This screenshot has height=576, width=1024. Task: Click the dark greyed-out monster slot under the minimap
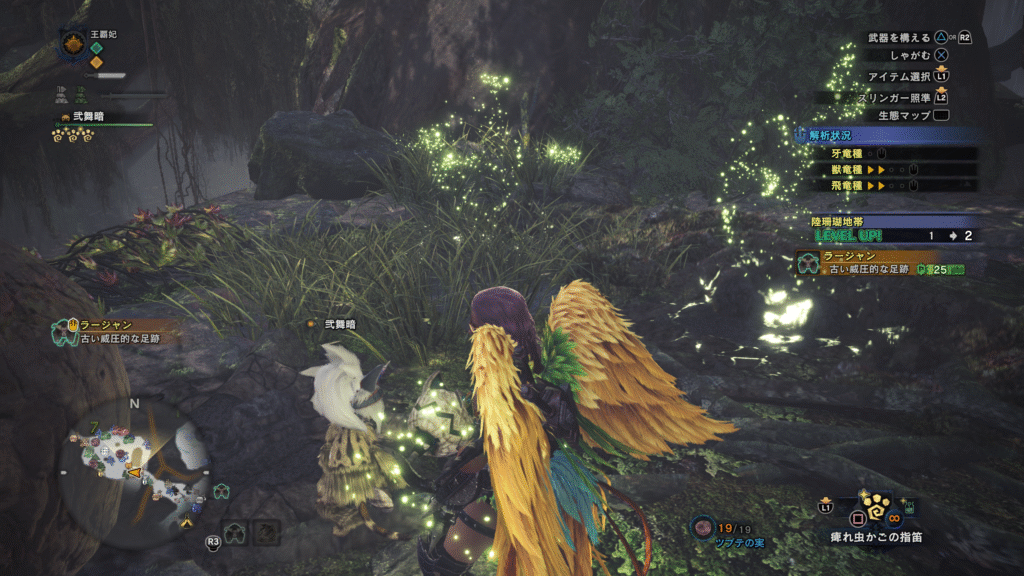tap(266, 532)
